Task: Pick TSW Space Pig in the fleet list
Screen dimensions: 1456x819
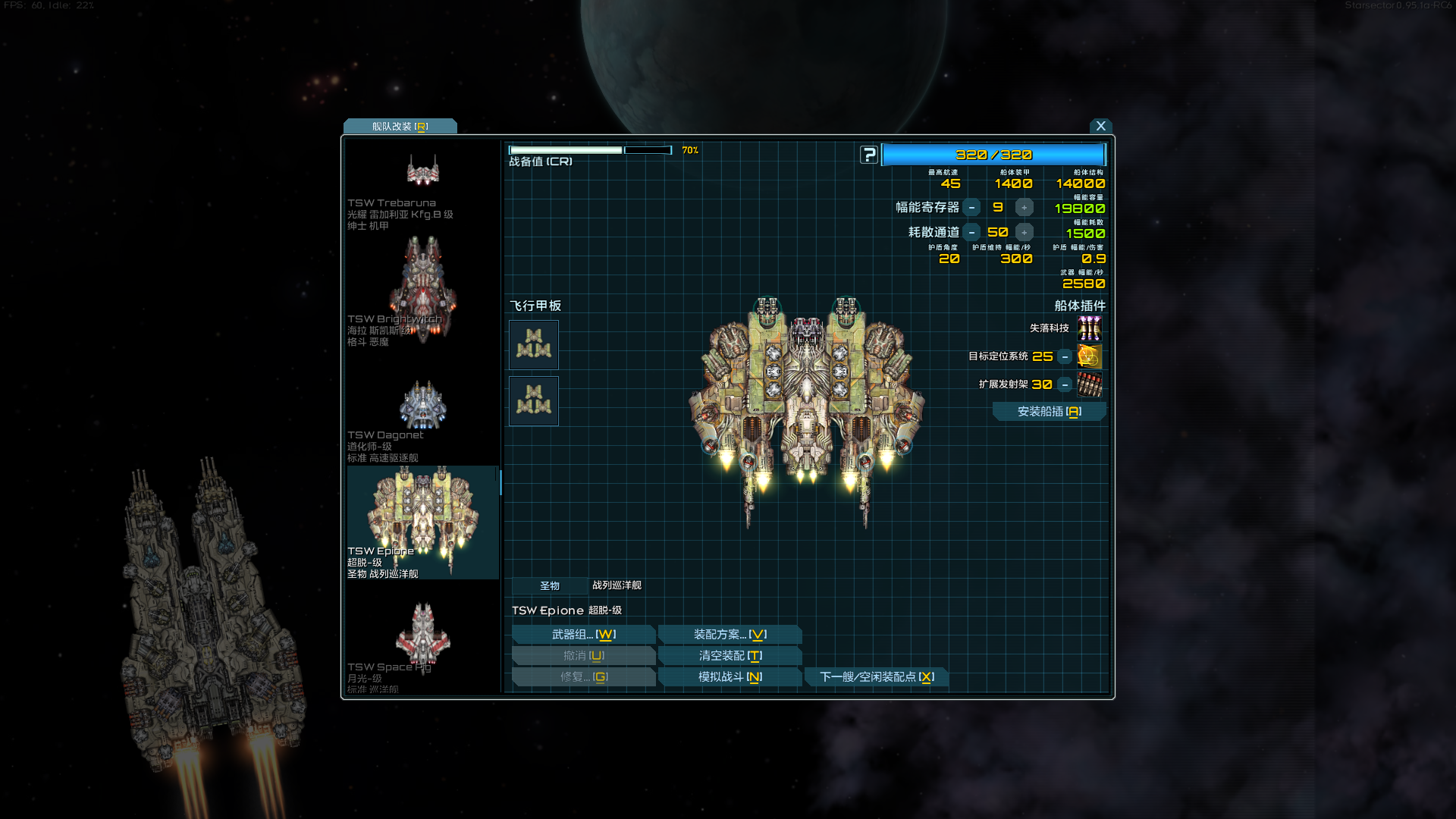Action: pos(422,645)
